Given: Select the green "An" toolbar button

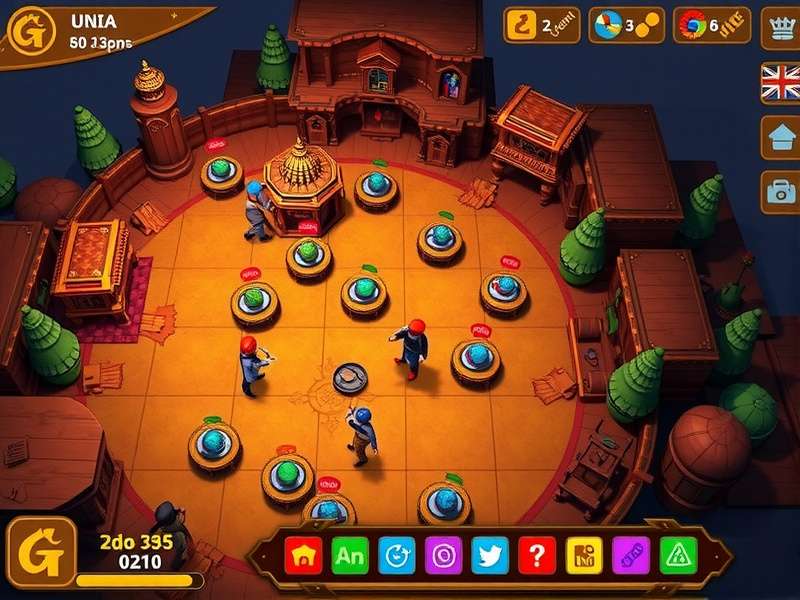Looking at the screenshot, I should pyautogui.click(x=350, y=554).
